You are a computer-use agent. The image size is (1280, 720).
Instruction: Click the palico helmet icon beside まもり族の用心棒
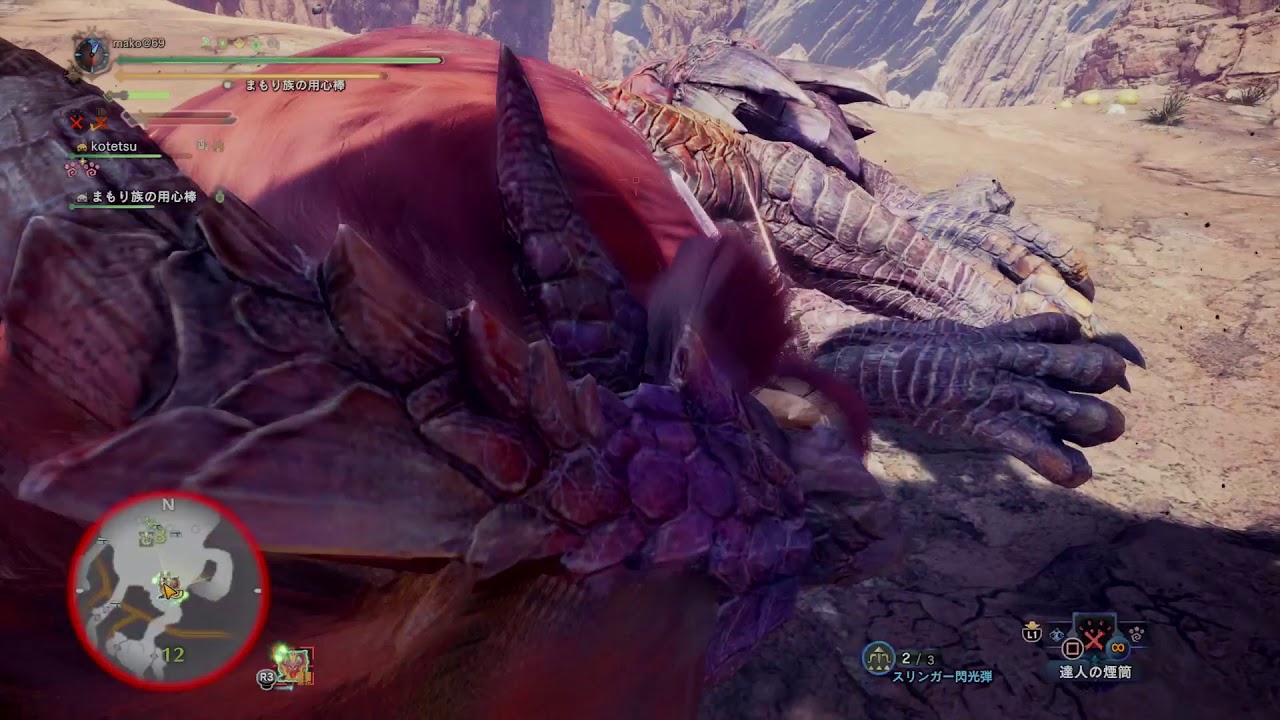tap(81, 196)
